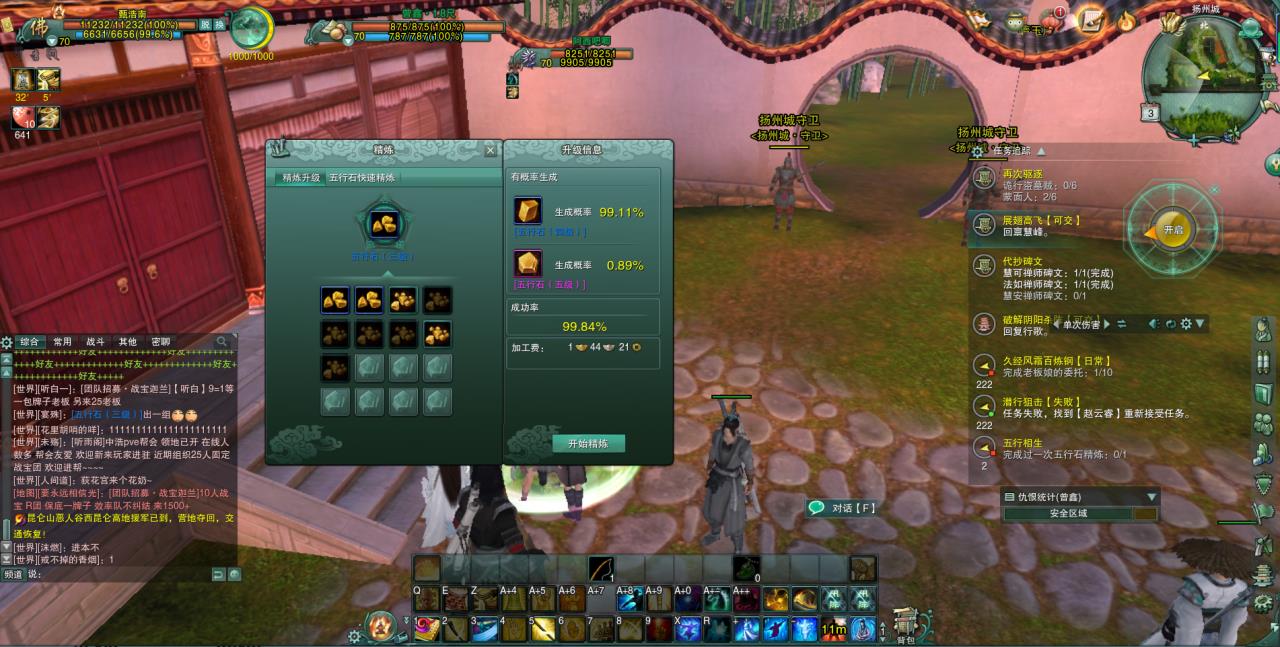Open chat settings gear icon
The height and width of the screenshot is (647, 1280).
point(7,342)
